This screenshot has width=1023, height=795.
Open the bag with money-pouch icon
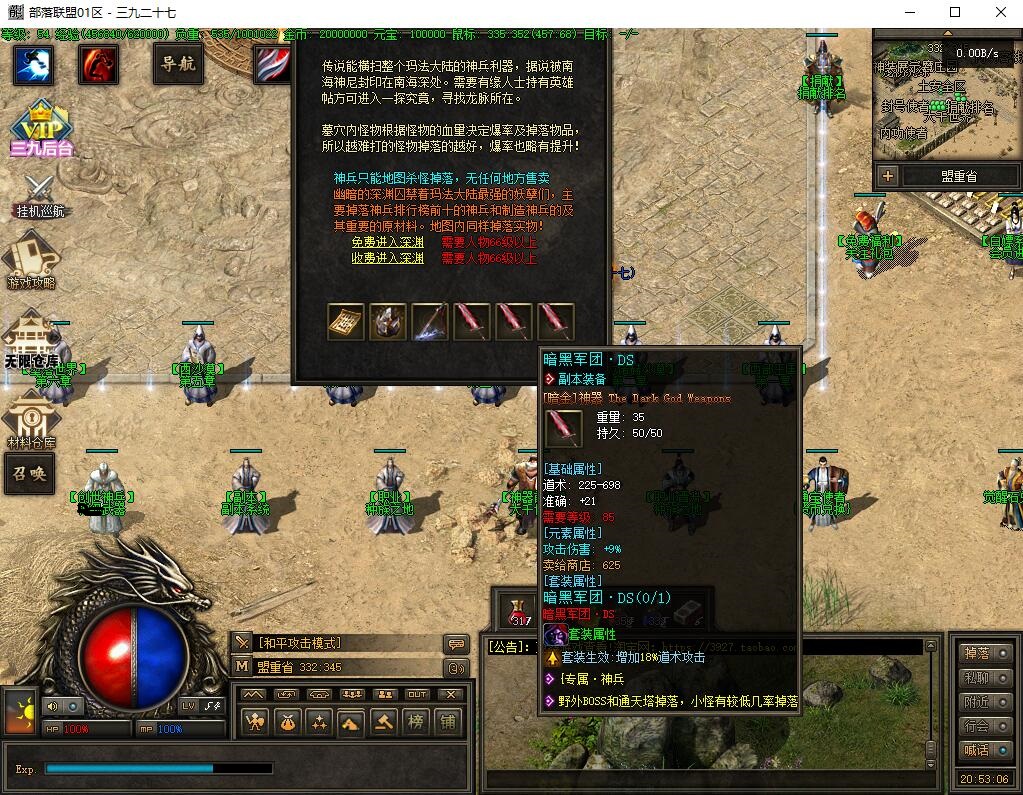pyautogui.click(x=287, y=720)
